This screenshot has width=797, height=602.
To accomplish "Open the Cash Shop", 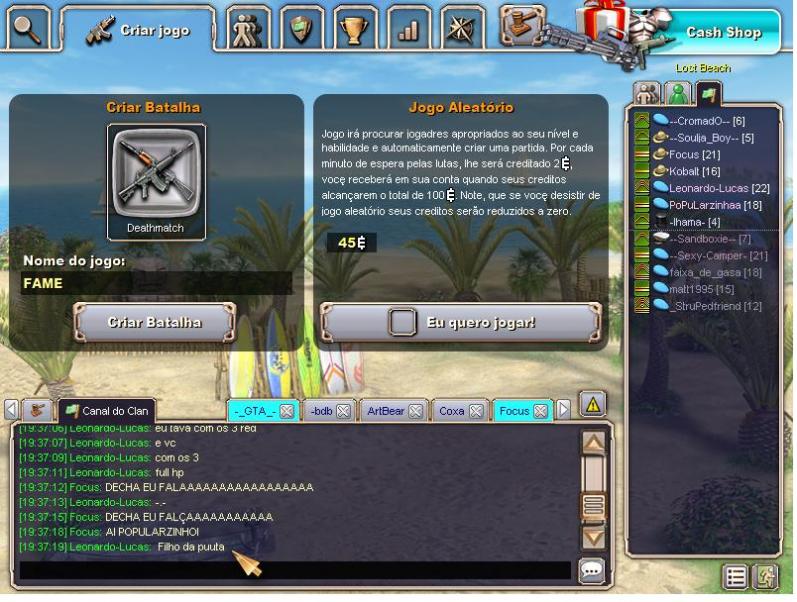I will click(722, 32).
